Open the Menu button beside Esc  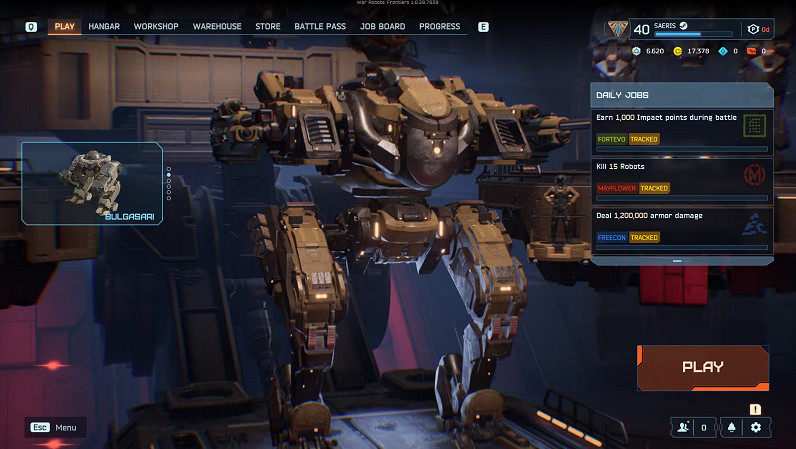[55, 427]
